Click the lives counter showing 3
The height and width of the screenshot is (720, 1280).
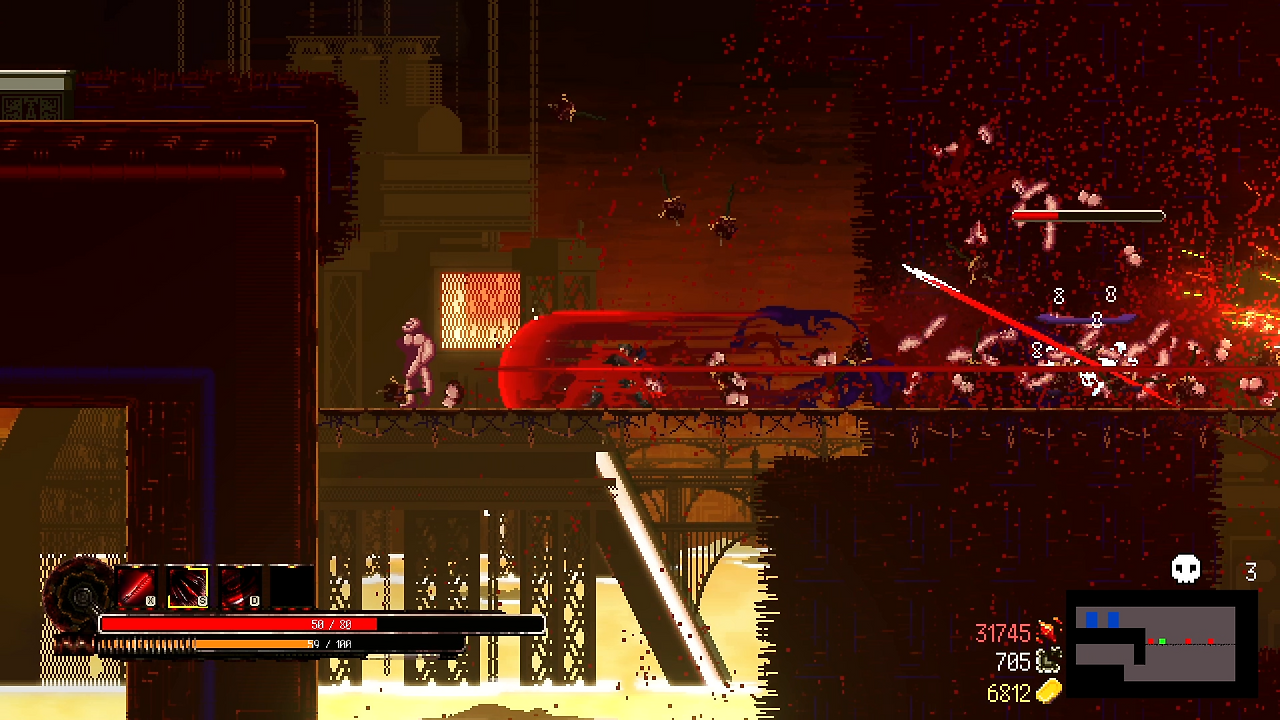pos(1251,572)
